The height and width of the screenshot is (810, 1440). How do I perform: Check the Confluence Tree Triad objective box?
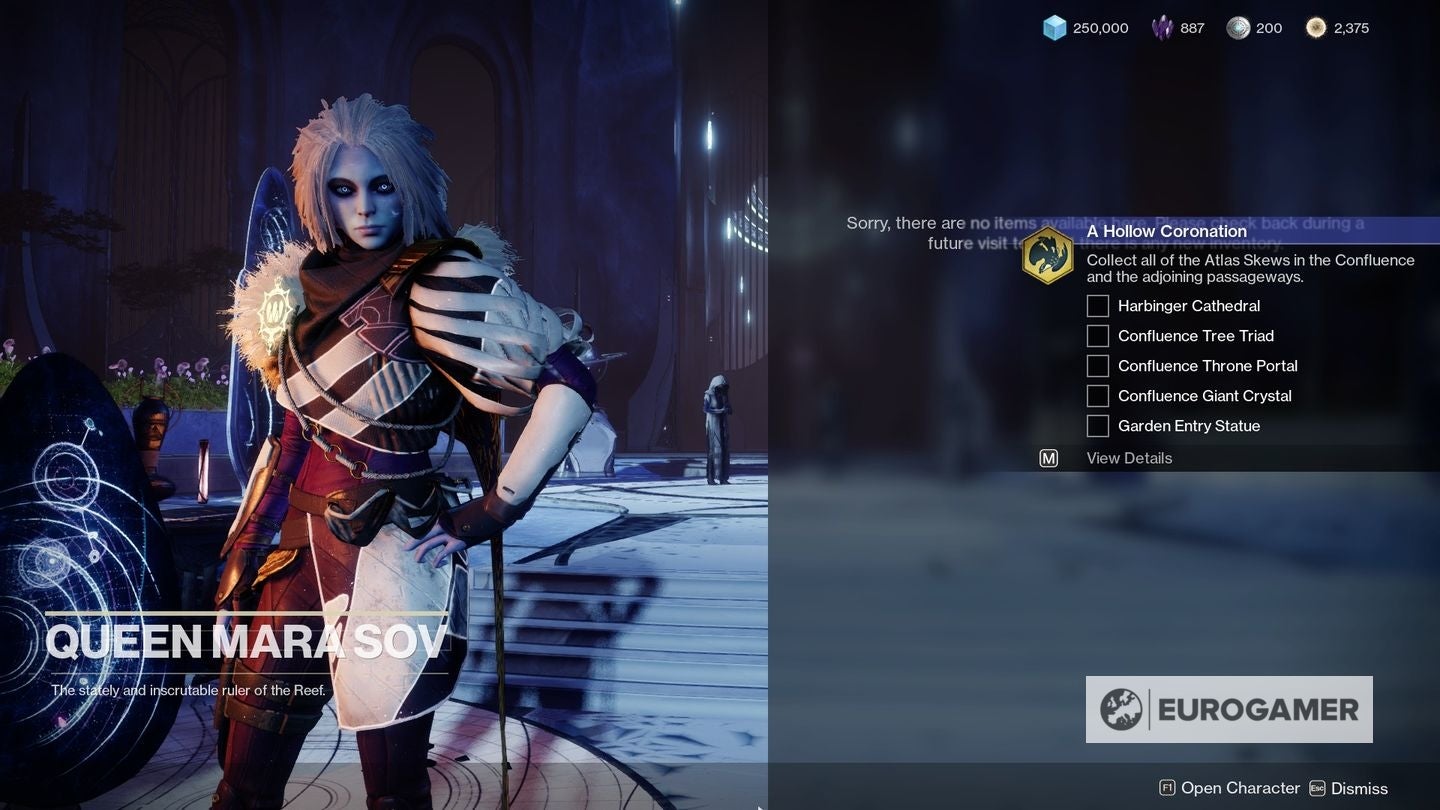tap(1097, 336)
